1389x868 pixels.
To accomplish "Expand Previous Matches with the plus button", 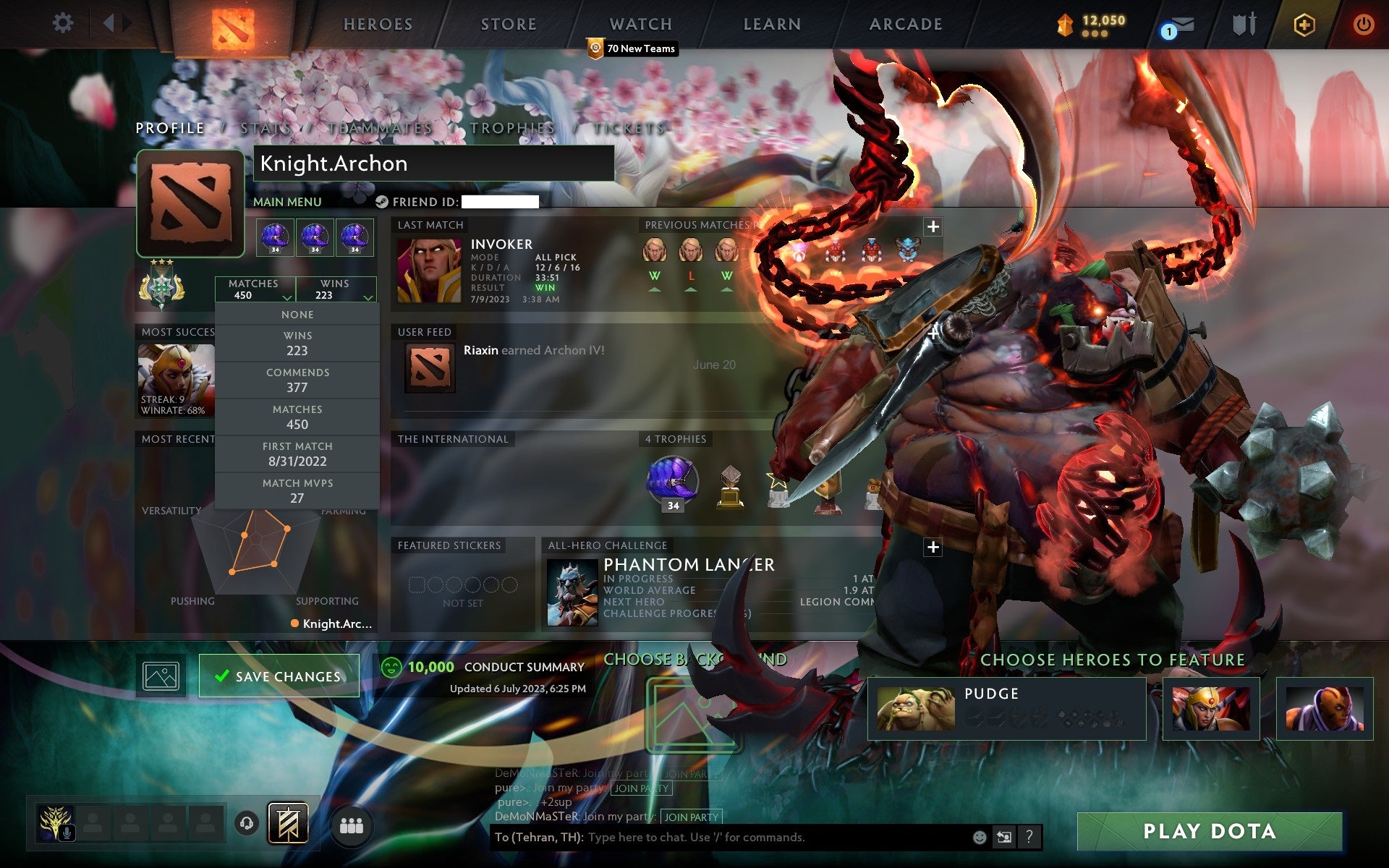I will pyautogui.click(x=933, y=226).
